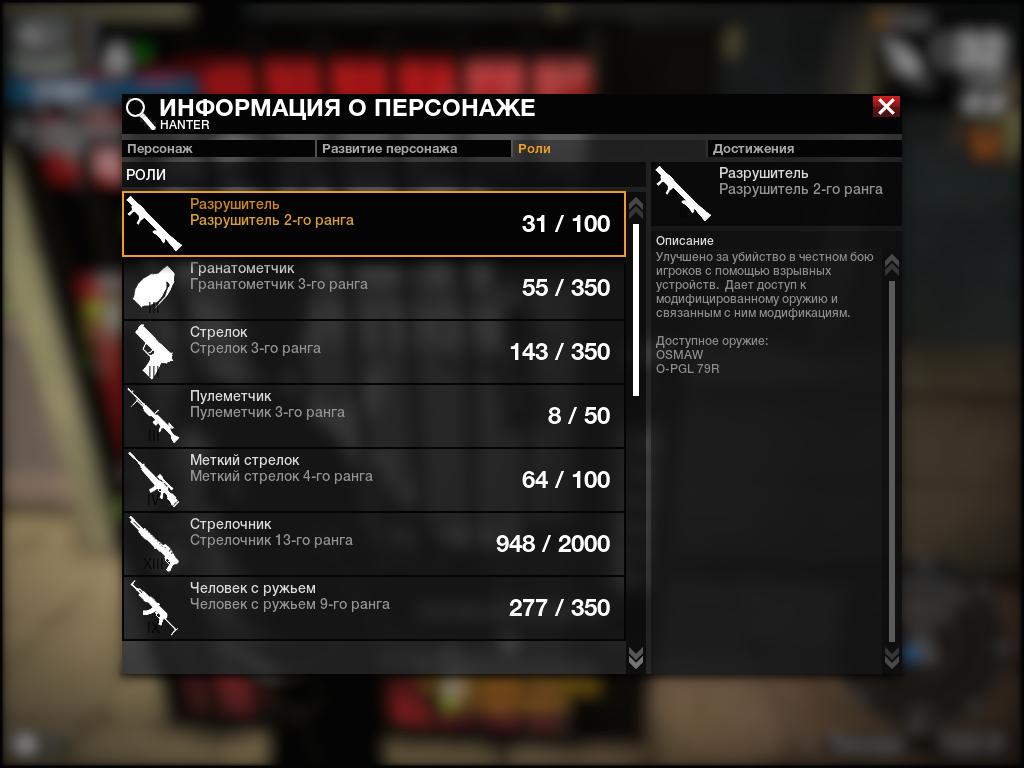The width and height of the screenshot is (1024, 768).
Task: Select the Разрушитель role row
Action: point(374,224)
